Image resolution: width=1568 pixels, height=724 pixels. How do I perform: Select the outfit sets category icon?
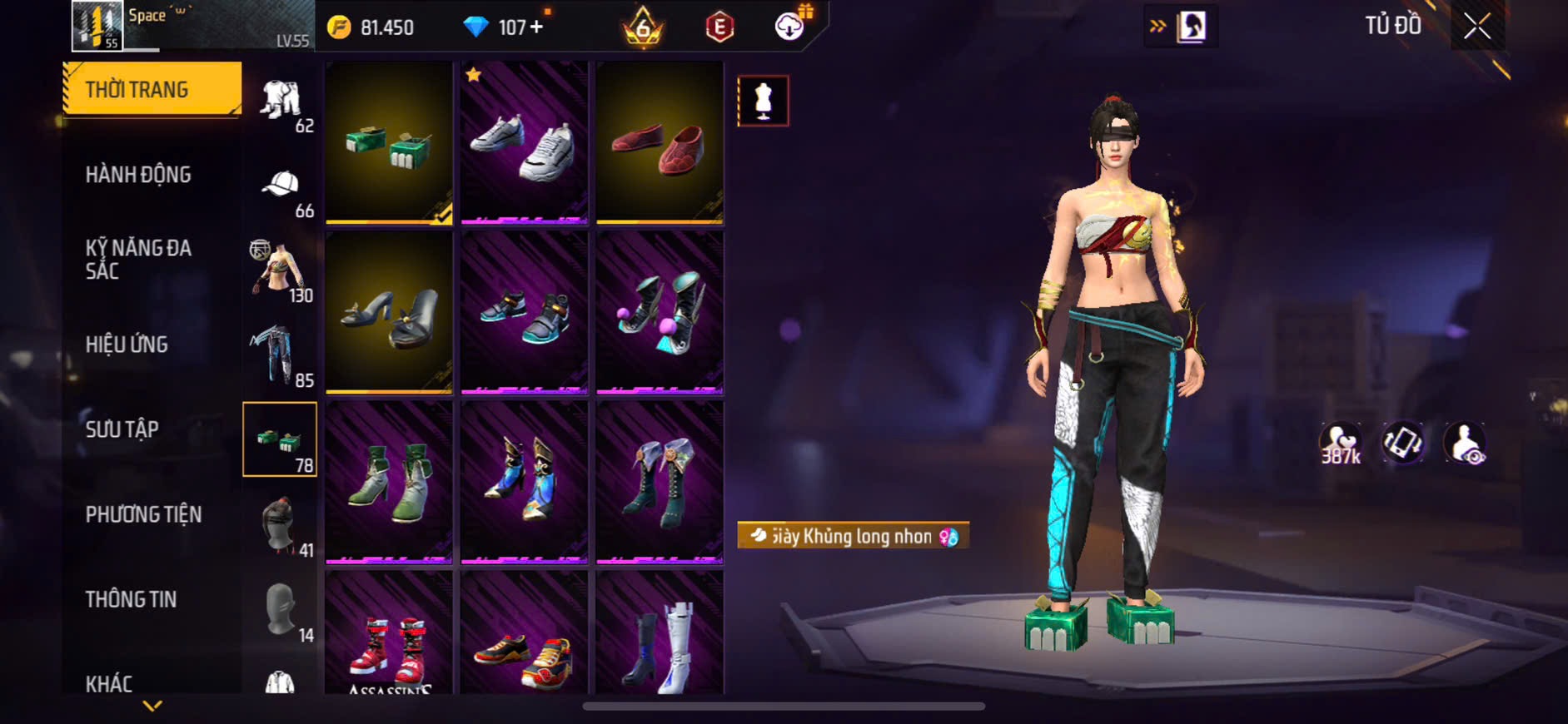pos(280,100)
